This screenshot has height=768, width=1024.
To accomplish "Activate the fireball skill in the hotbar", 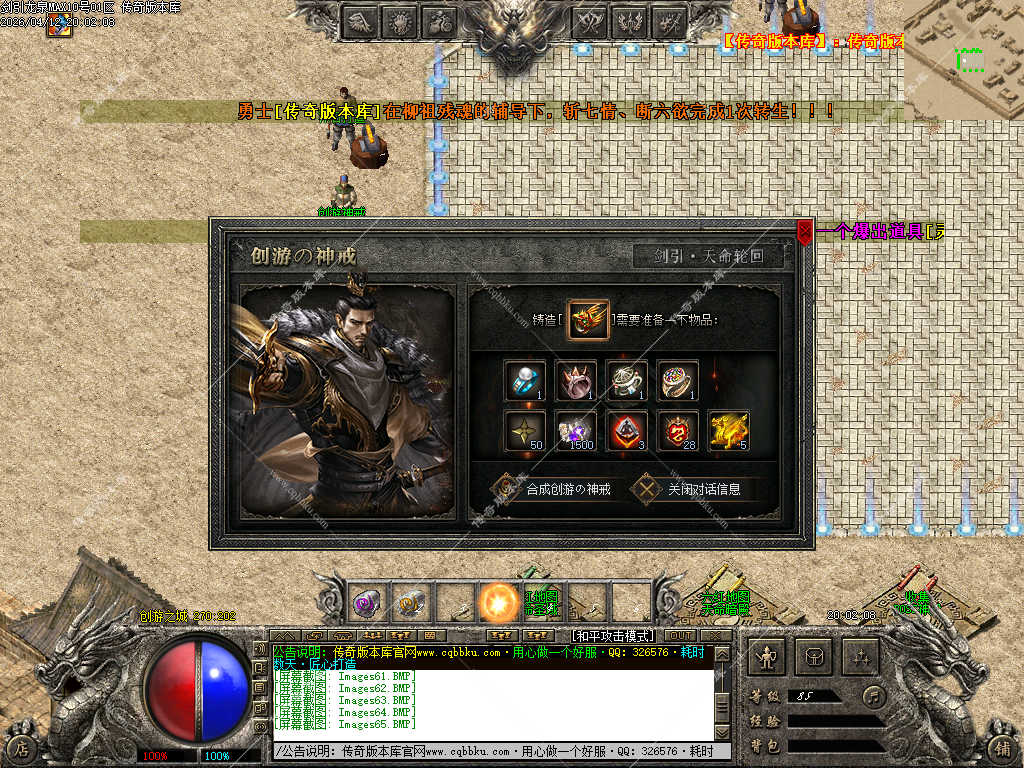I will click(498, 603).
